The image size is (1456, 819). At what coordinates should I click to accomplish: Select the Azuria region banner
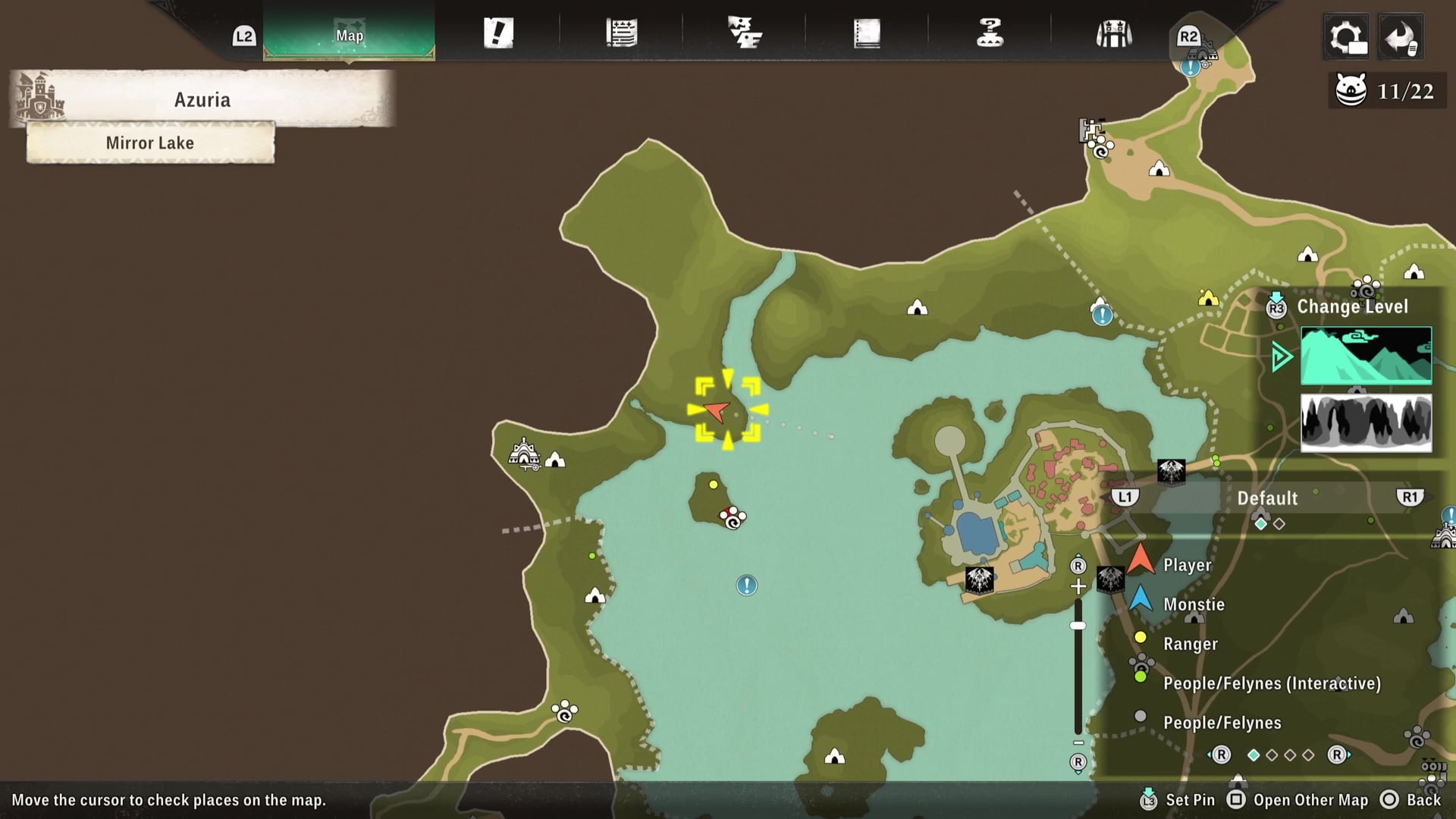pyautogui.click(x=202, y=99)
